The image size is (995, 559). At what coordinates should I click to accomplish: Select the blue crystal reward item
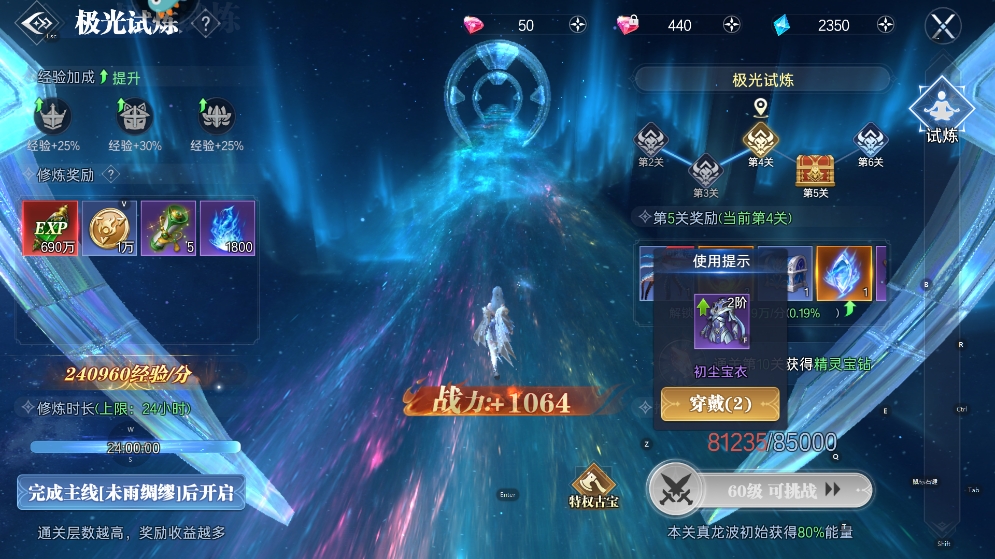coord(844,274)
